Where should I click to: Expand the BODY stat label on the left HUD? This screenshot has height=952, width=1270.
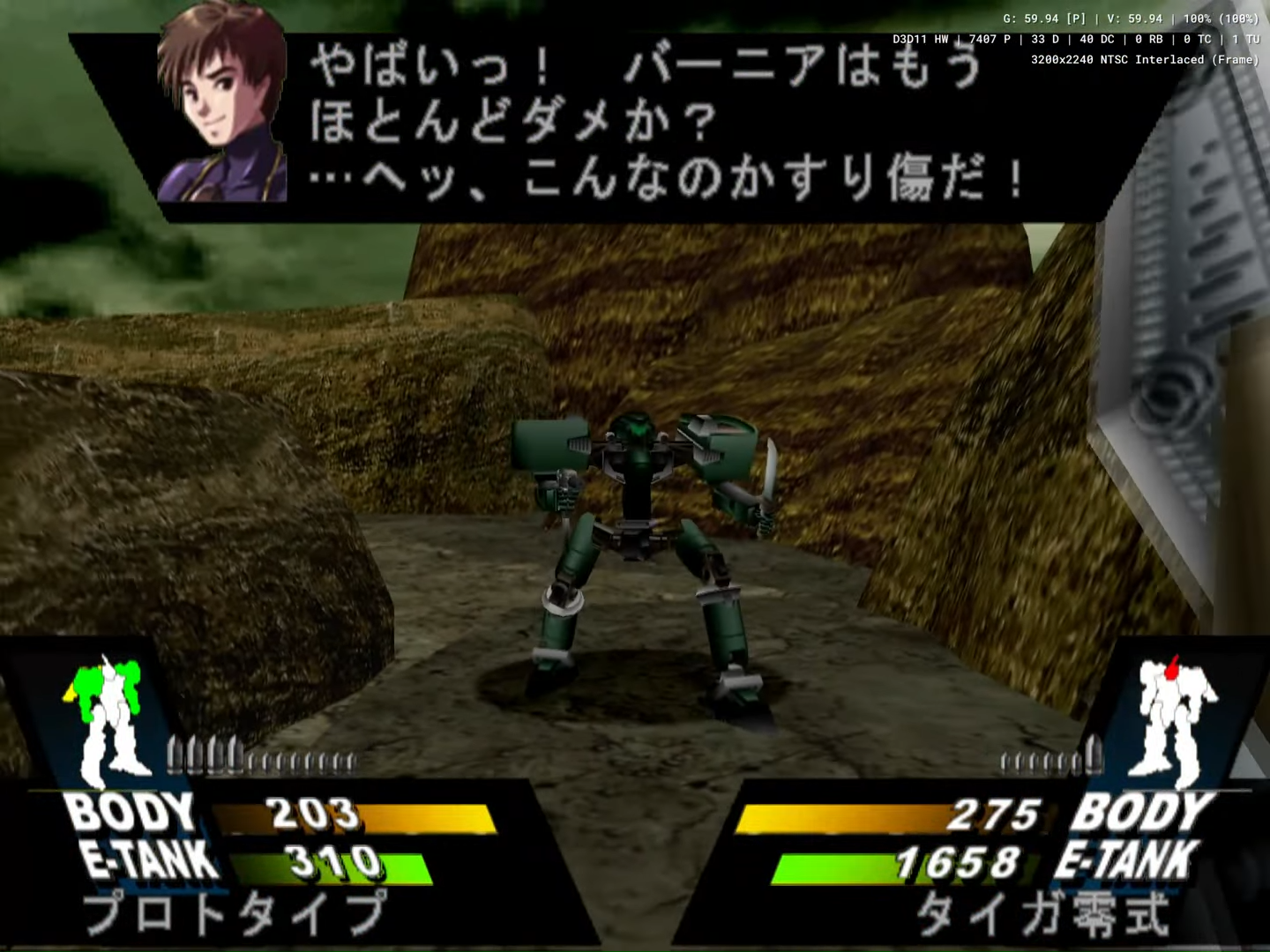[x=132, y=811]
